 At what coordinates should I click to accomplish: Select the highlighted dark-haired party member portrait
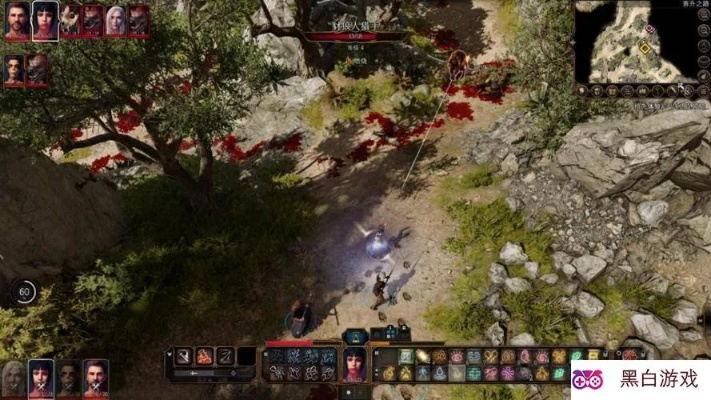point(41,375)
